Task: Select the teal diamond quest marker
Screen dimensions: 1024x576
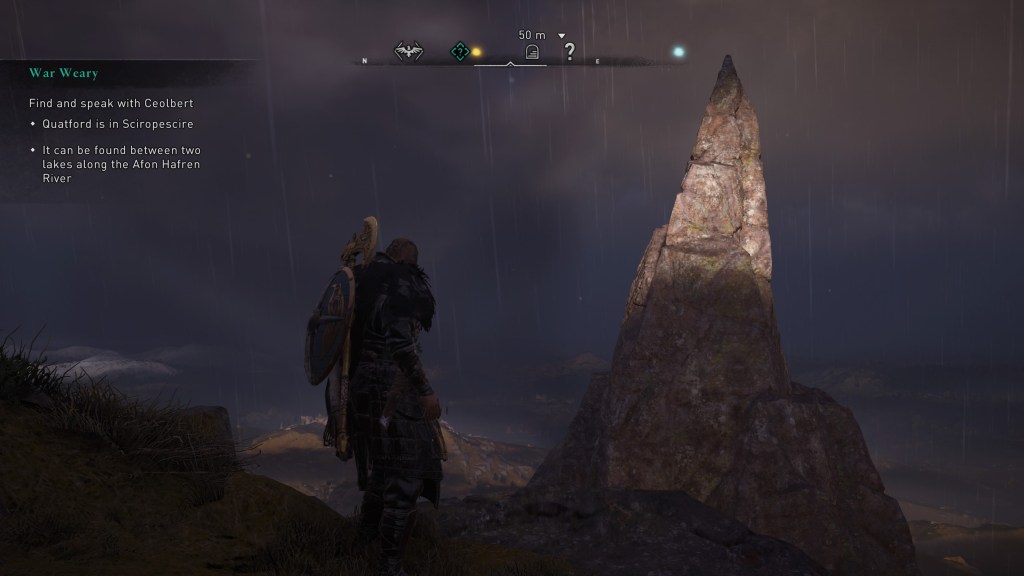Action: click(x=459, y=52)
